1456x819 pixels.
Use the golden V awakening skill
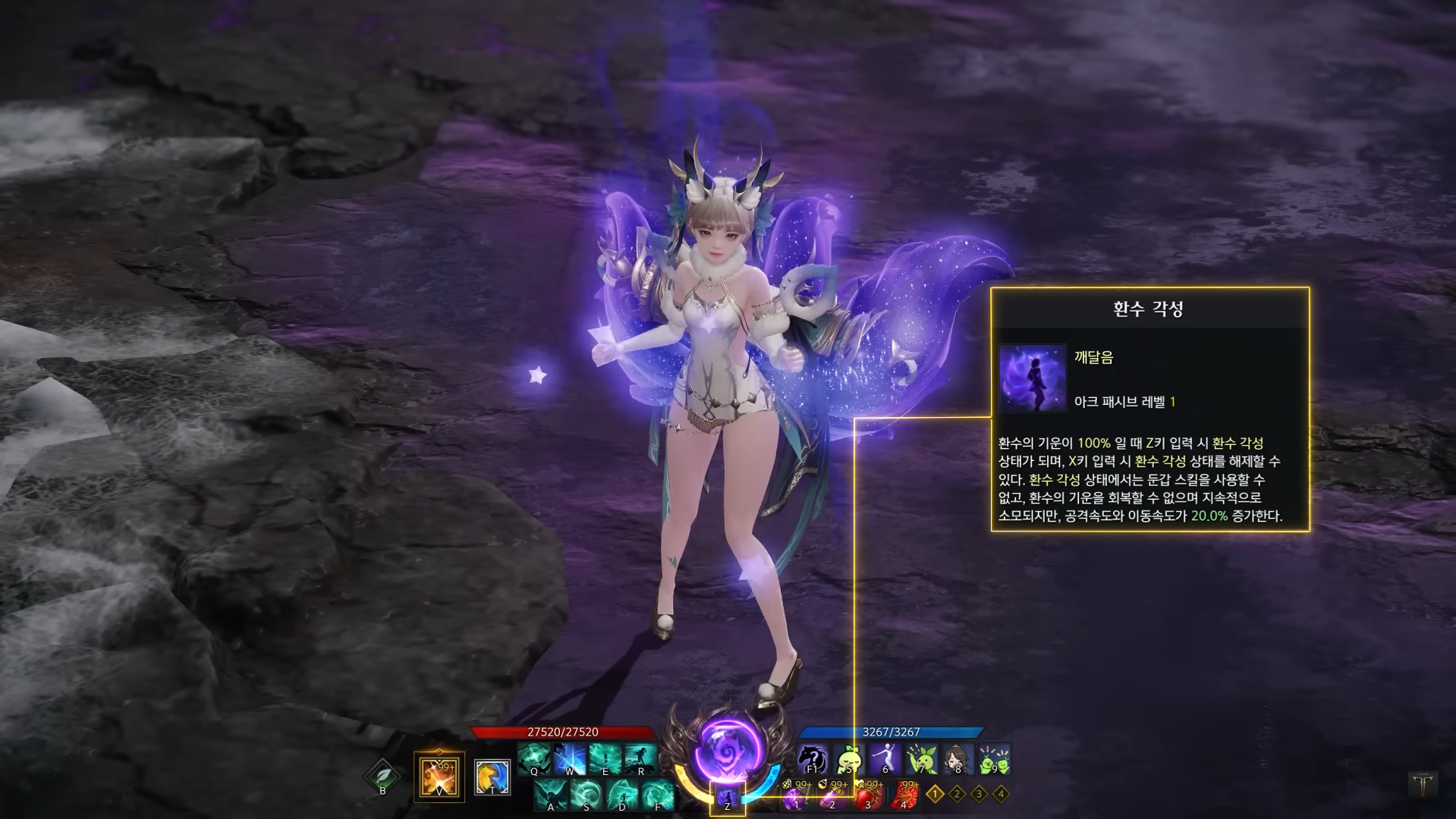pos(439,777)
